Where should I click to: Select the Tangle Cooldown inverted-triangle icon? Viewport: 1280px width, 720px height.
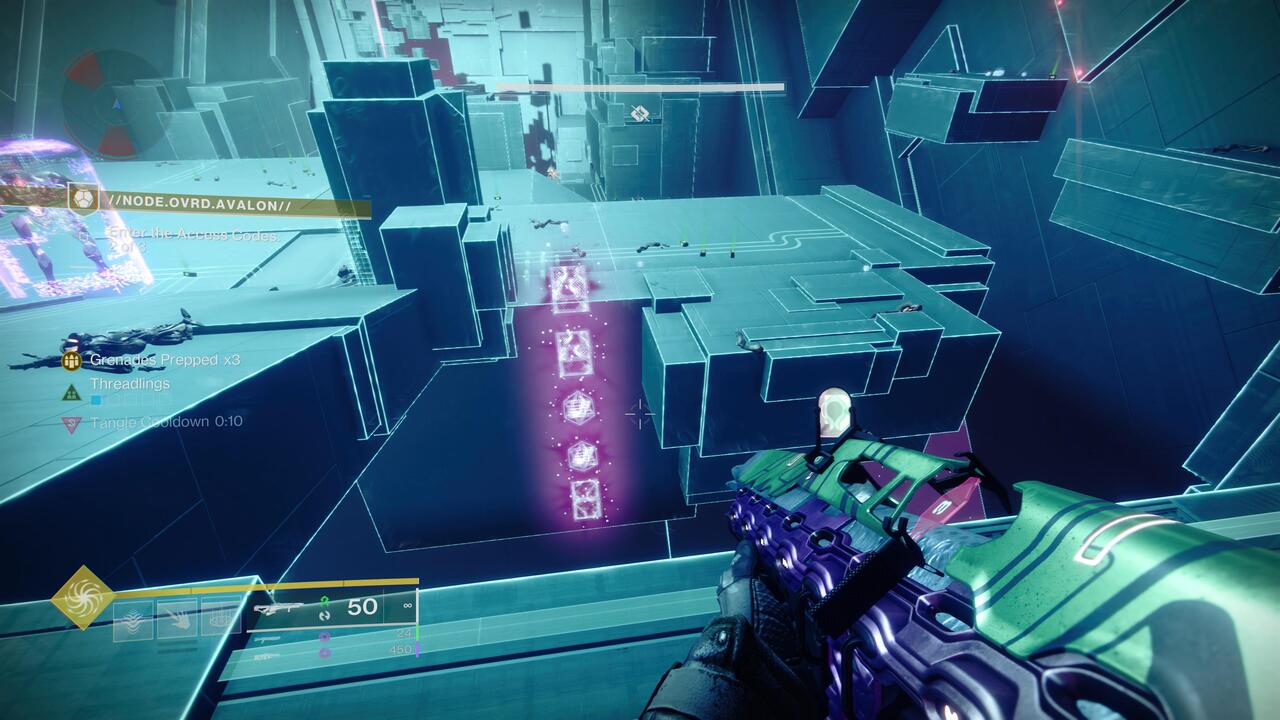(70, 421)
